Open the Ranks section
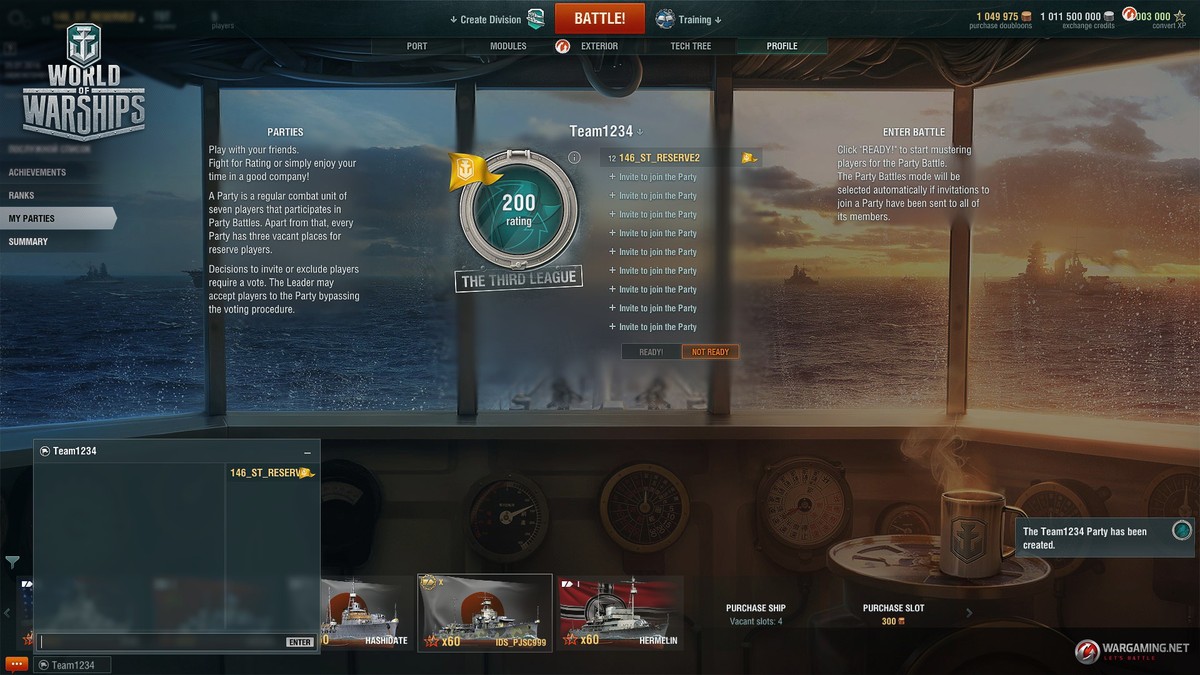The width and height of the screenshot is (1200, 675). (x=22, y=195)
